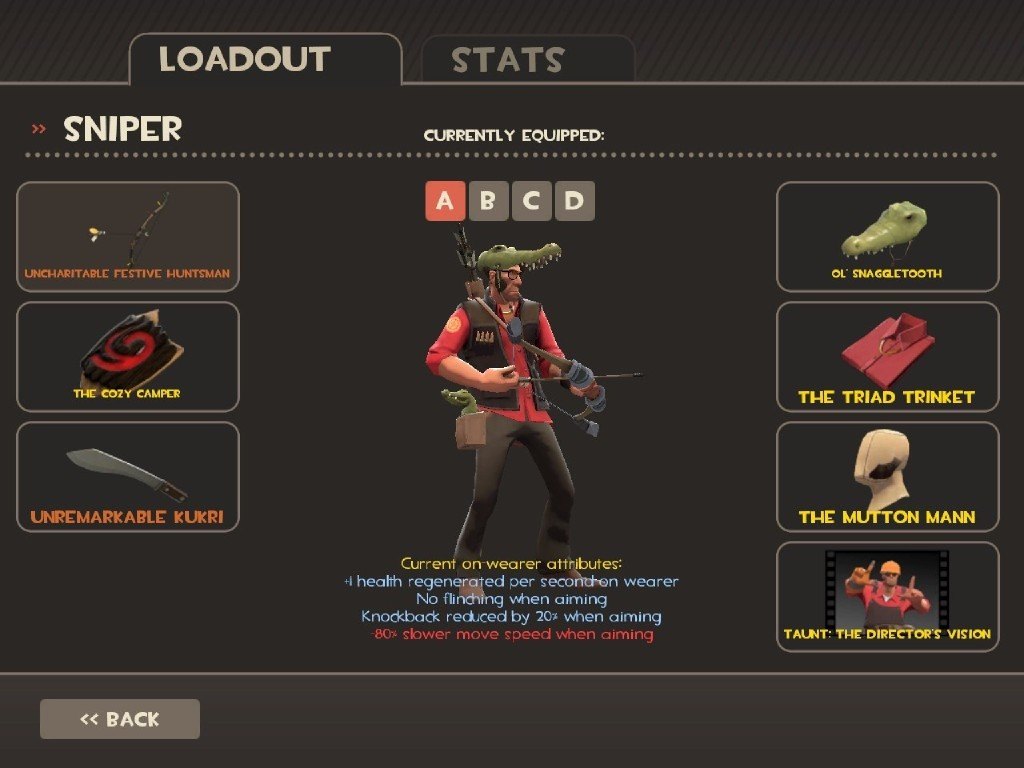The height and width of the screenshot is (768, 1024).
Task: Open the Director's Vision taunt slot
Action: 888,597
